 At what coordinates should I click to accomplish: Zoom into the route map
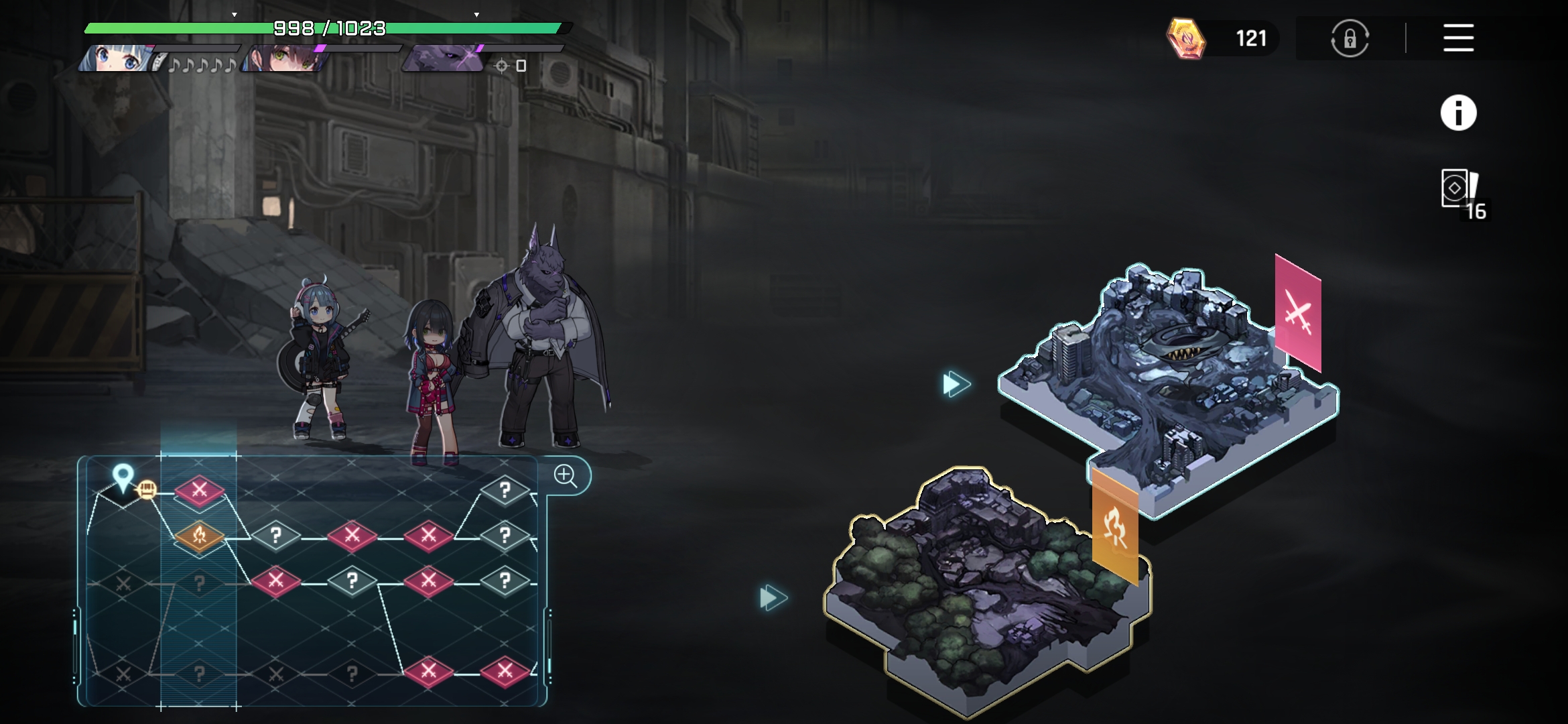[566, 476]
